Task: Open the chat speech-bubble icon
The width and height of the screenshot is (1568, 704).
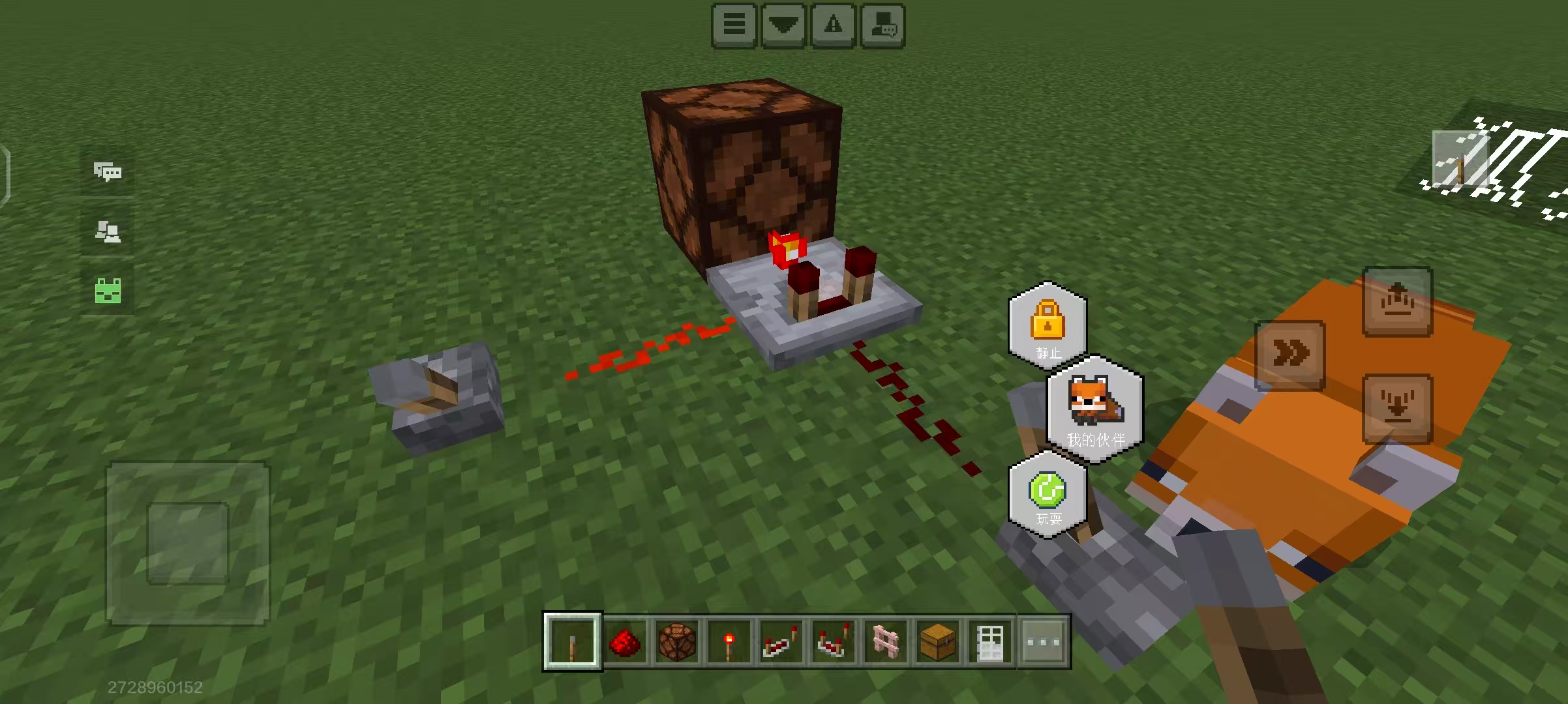Action: click(108, 172)
